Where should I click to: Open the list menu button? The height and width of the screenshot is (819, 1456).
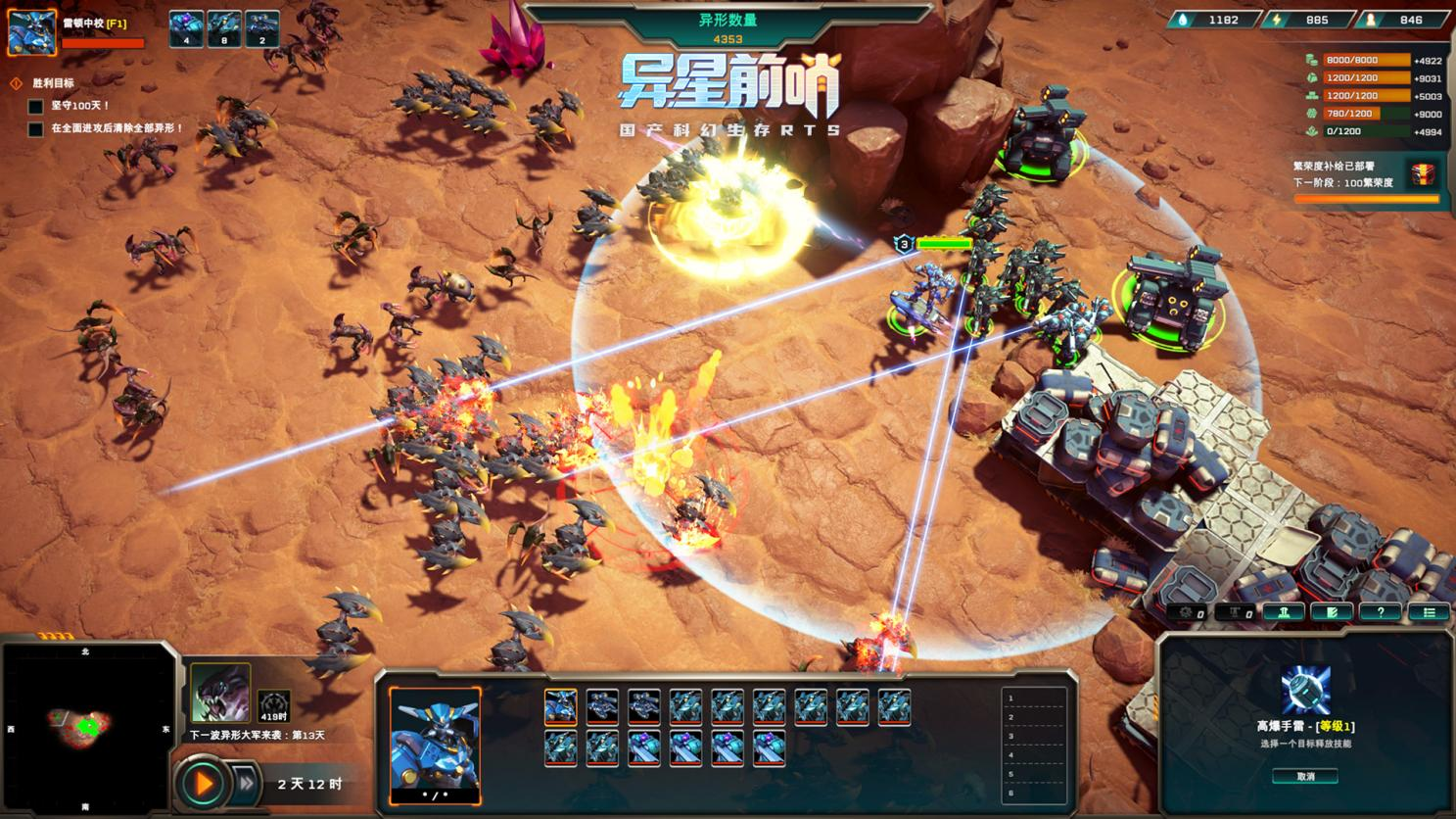click(x=1429, y=612)
